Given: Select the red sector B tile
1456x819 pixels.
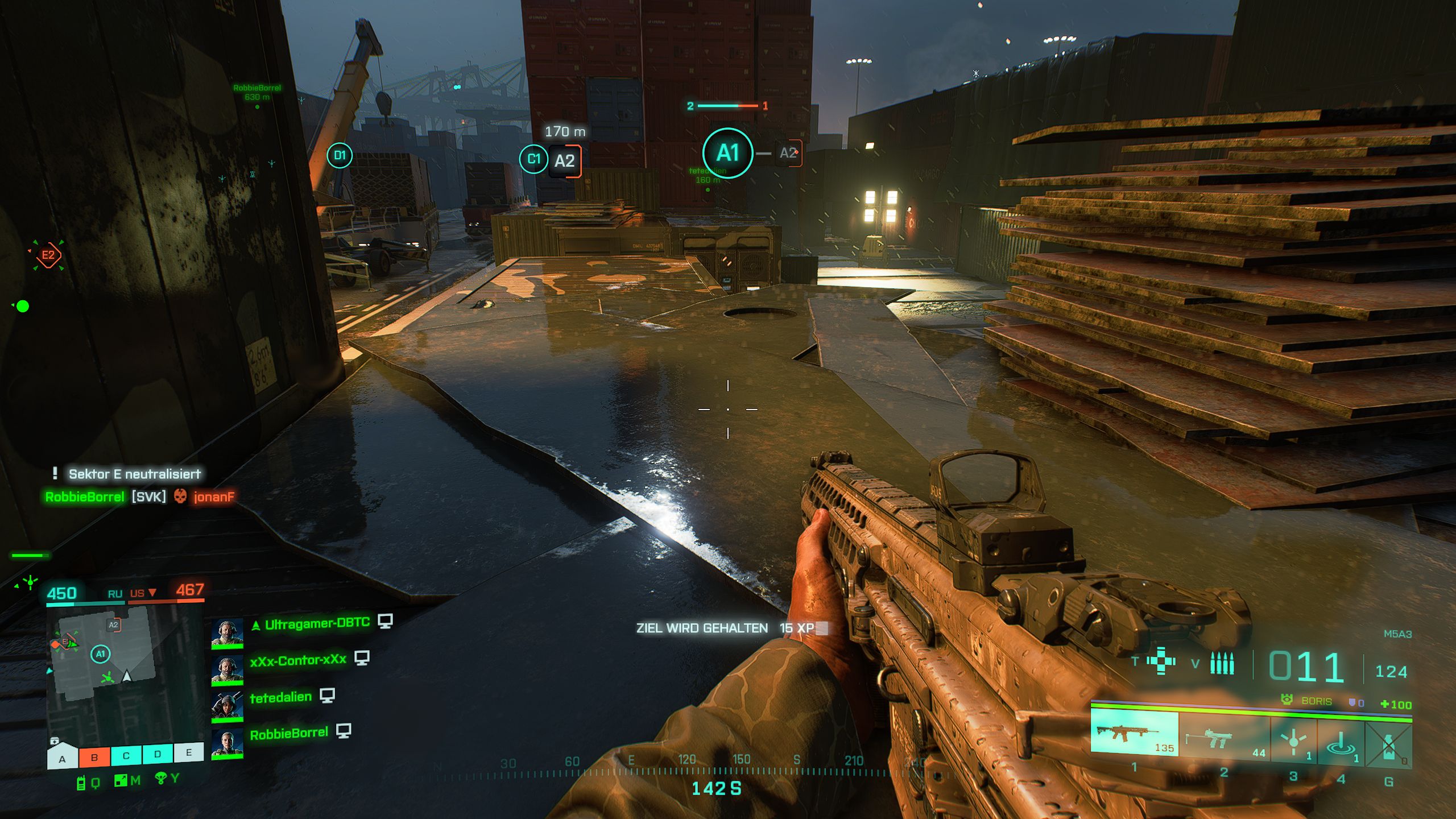Looking at the screenshot, I should pos(94,757).
